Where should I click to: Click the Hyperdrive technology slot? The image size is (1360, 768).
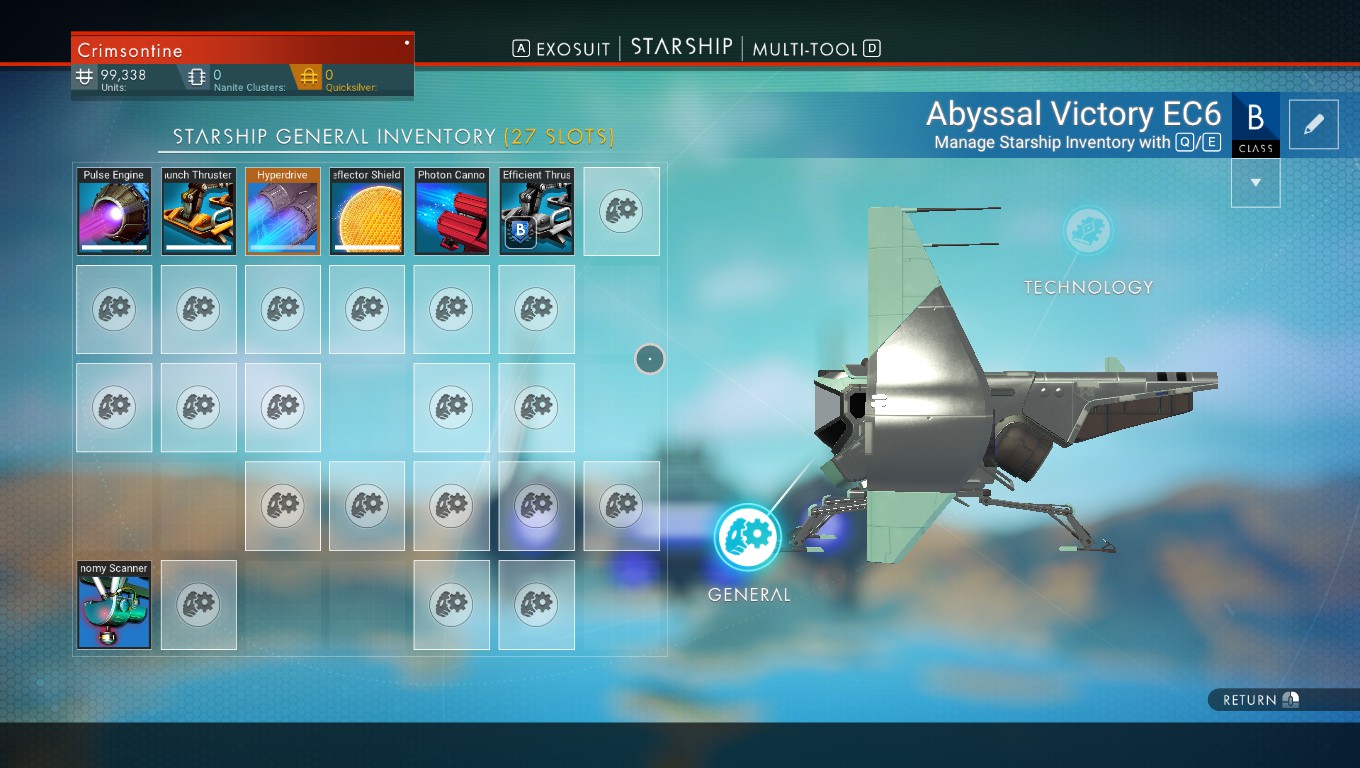tap(283, 212)
